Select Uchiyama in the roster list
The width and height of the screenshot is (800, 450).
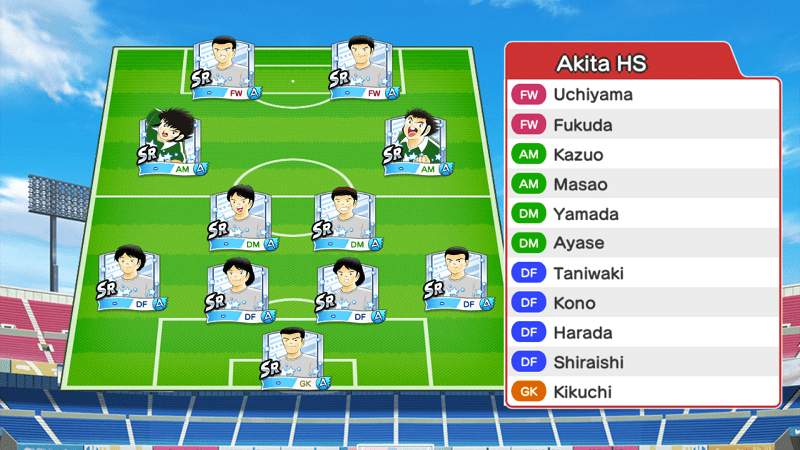tap(642, 95)
